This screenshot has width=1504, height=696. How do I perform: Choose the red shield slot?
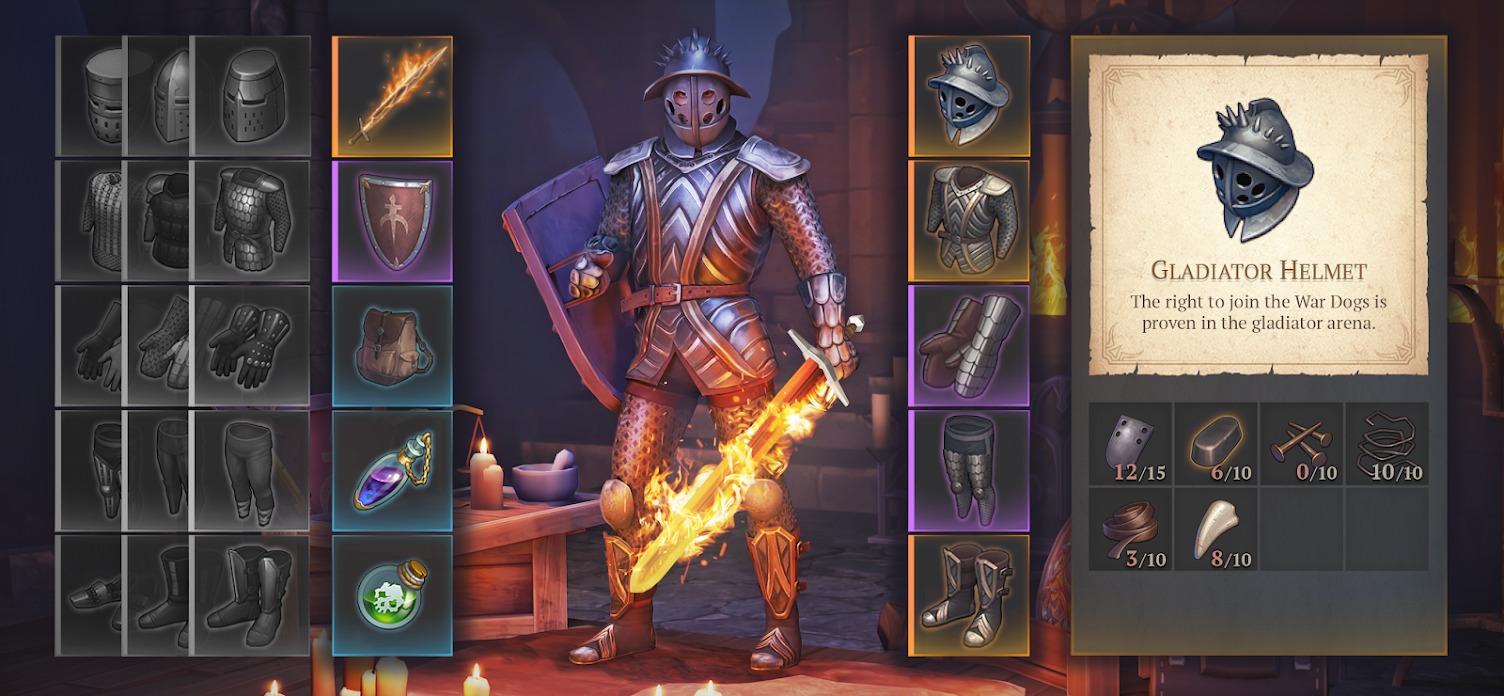392,222
